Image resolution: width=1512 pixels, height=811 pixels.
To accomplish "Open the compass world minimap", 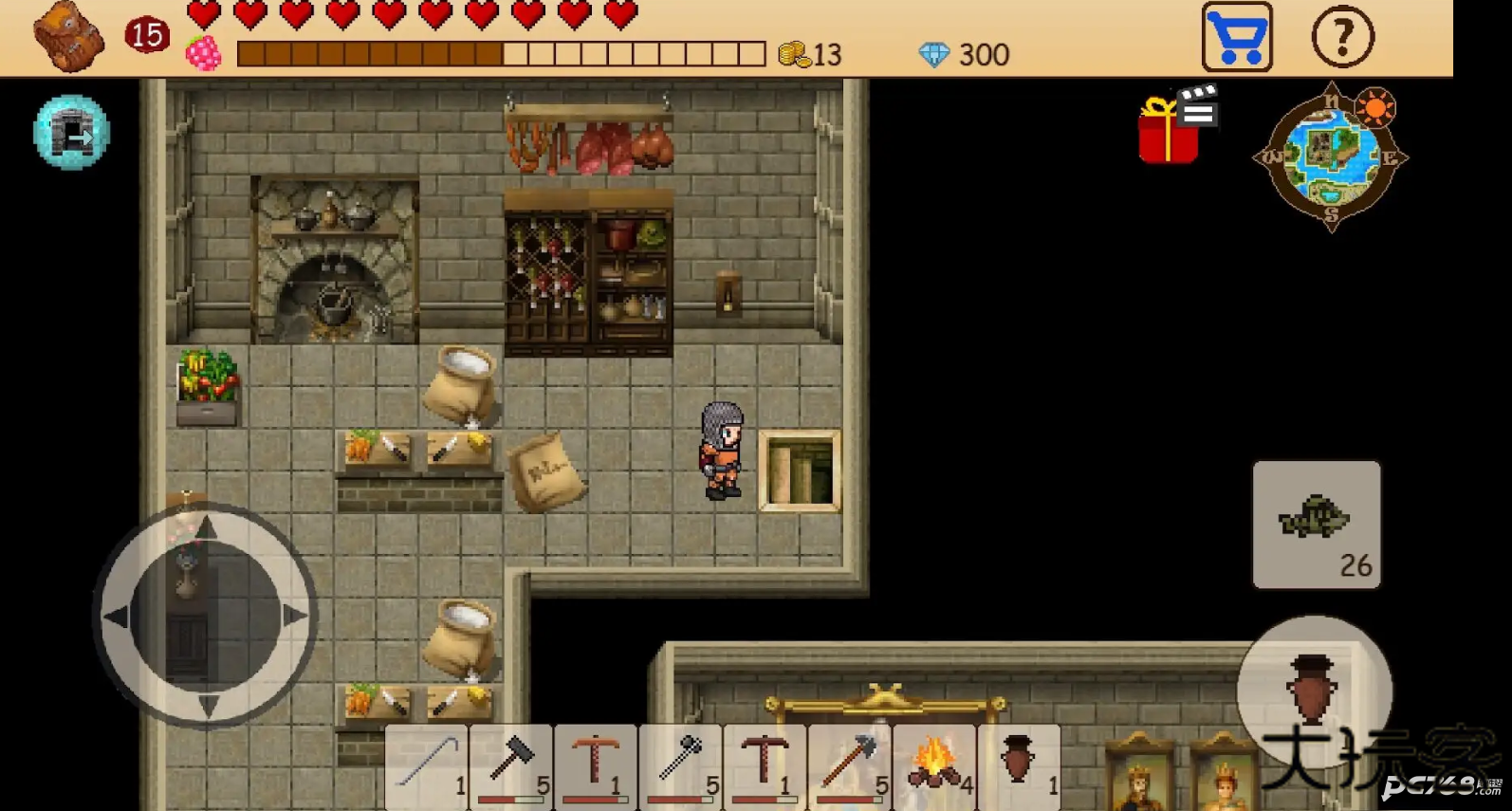I will pos(1331,157).
